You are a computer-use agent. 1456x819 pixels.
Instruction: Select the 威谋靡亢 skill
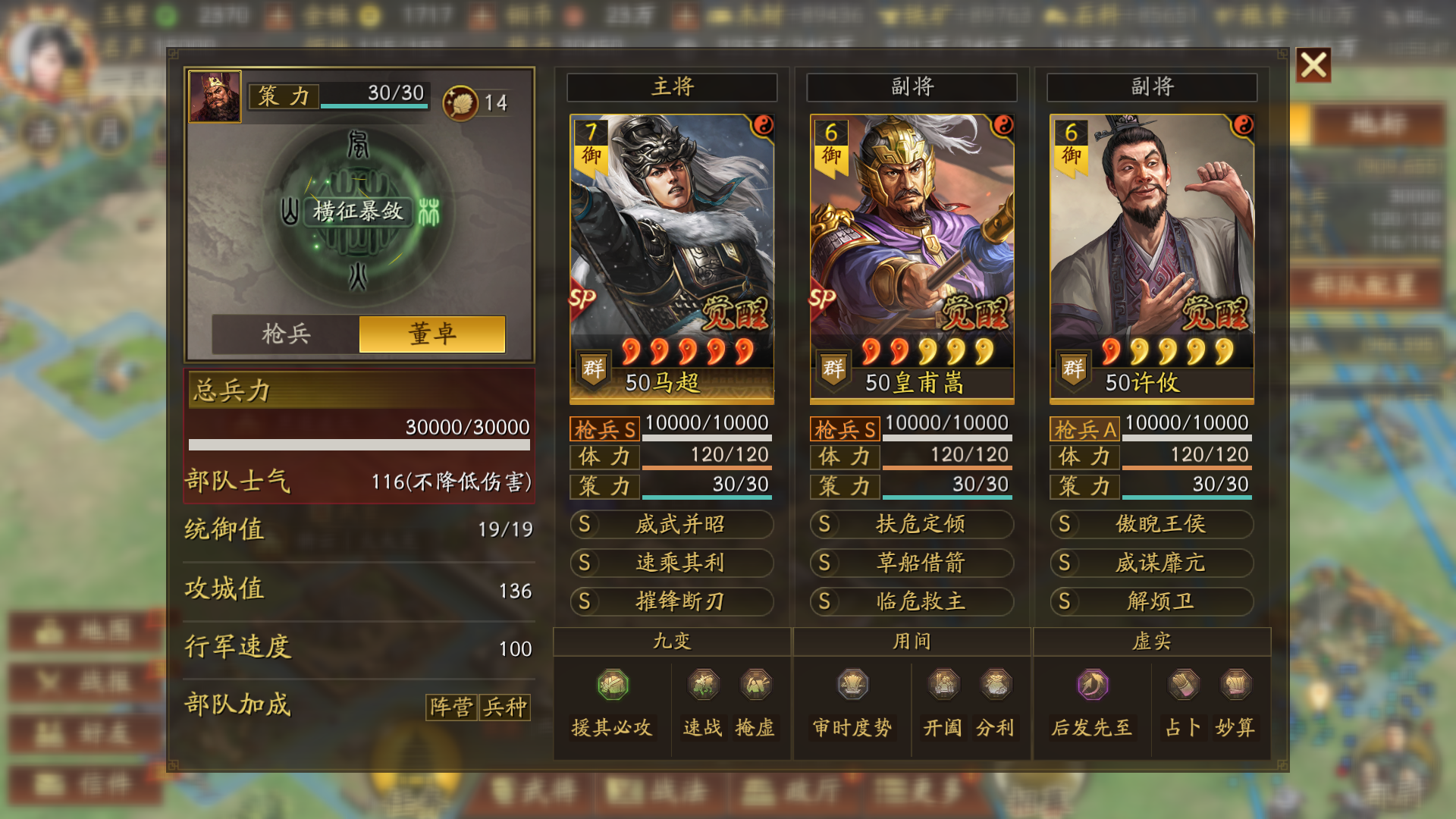[1151, 563]
